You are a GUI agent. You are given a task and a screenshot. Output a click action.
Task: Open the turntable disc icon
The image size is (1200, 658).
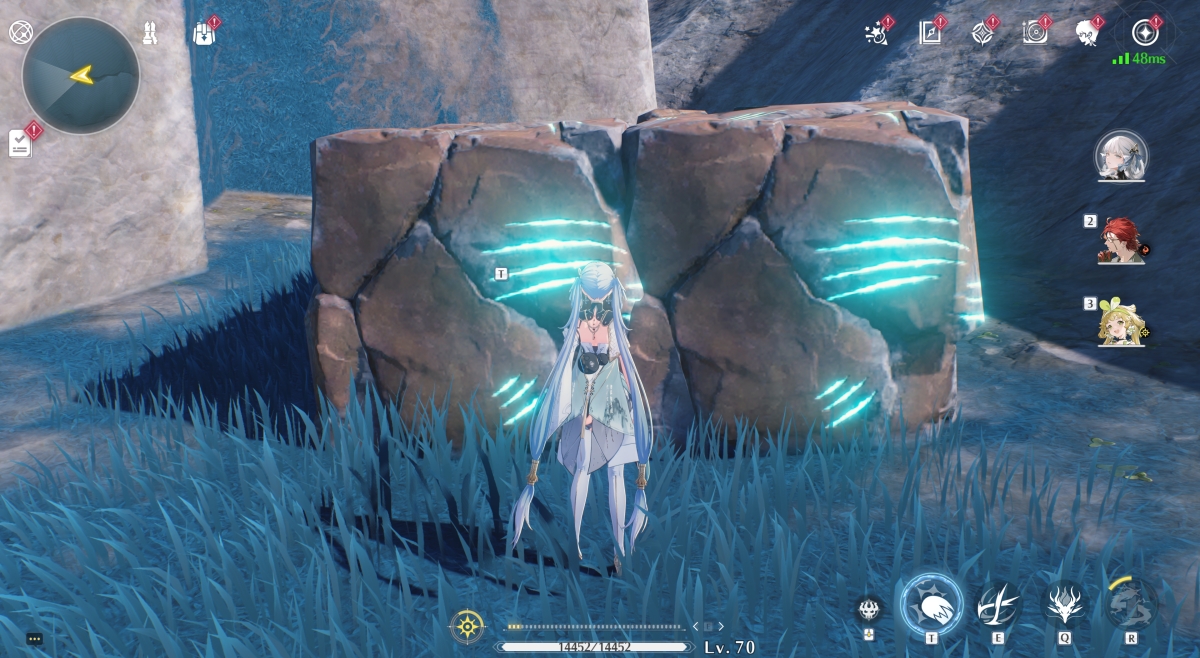1035,33
